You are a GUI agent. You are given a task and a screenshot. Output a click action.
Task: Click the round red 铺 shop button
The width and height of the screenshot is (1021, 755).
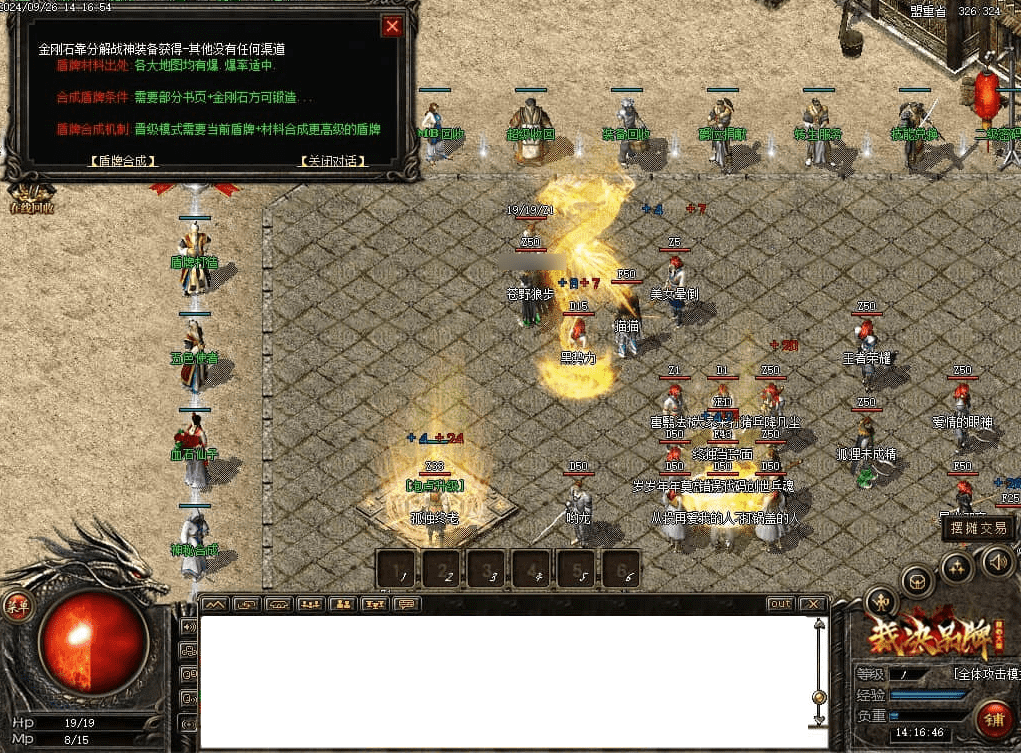pyautogui.click(x=991, y=720)
